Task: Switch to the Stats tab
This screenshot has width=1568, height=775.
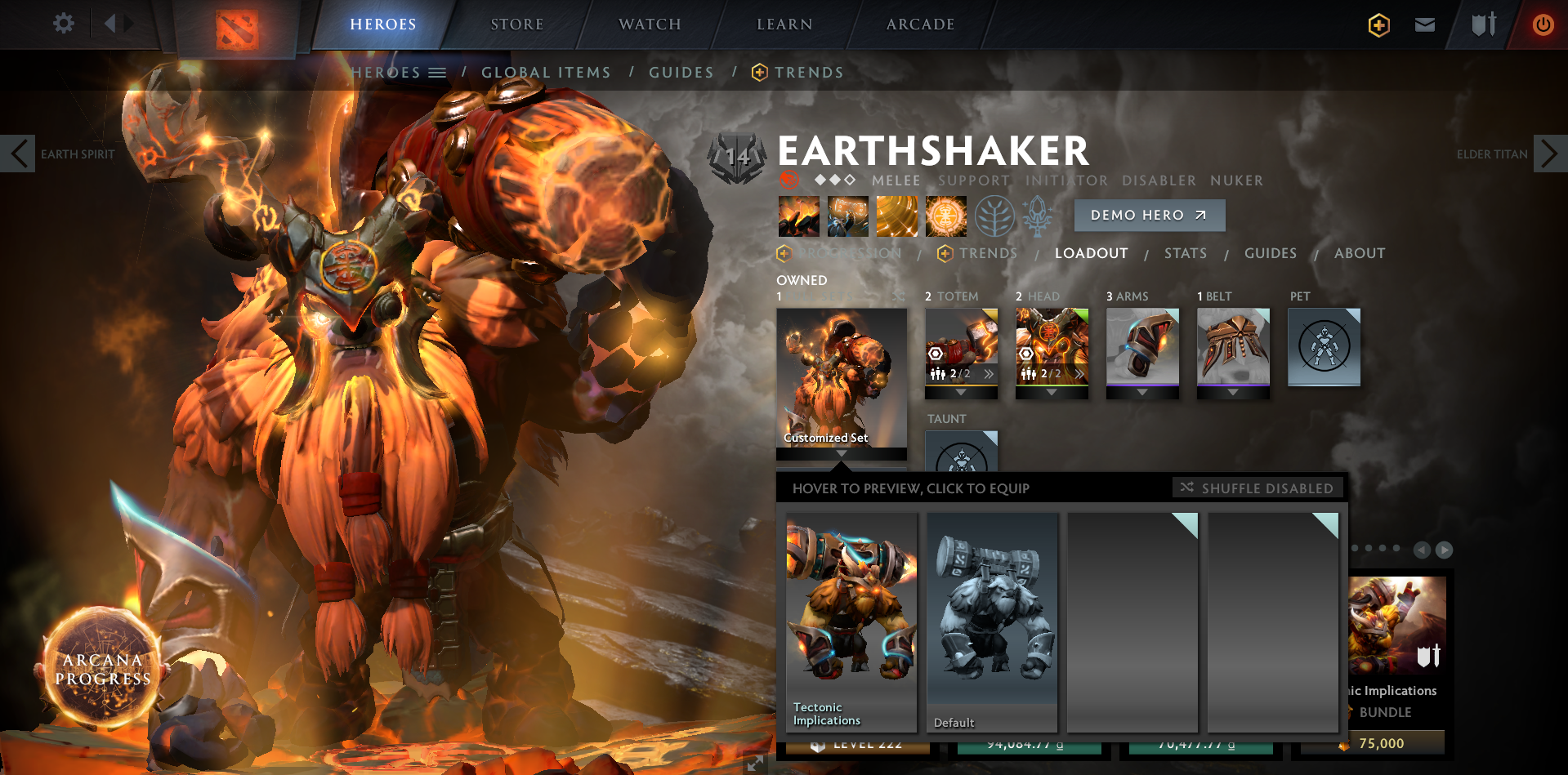Action: pos(1185,253)
